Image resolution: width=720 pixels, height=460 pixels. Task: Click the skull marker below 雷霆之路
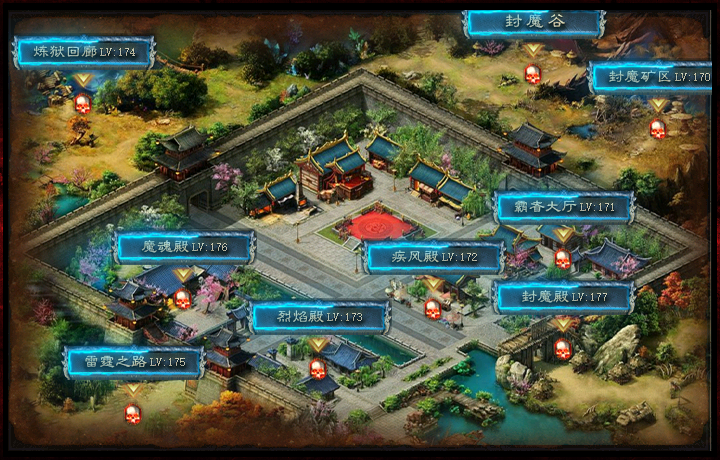click(x=133, y=413)
